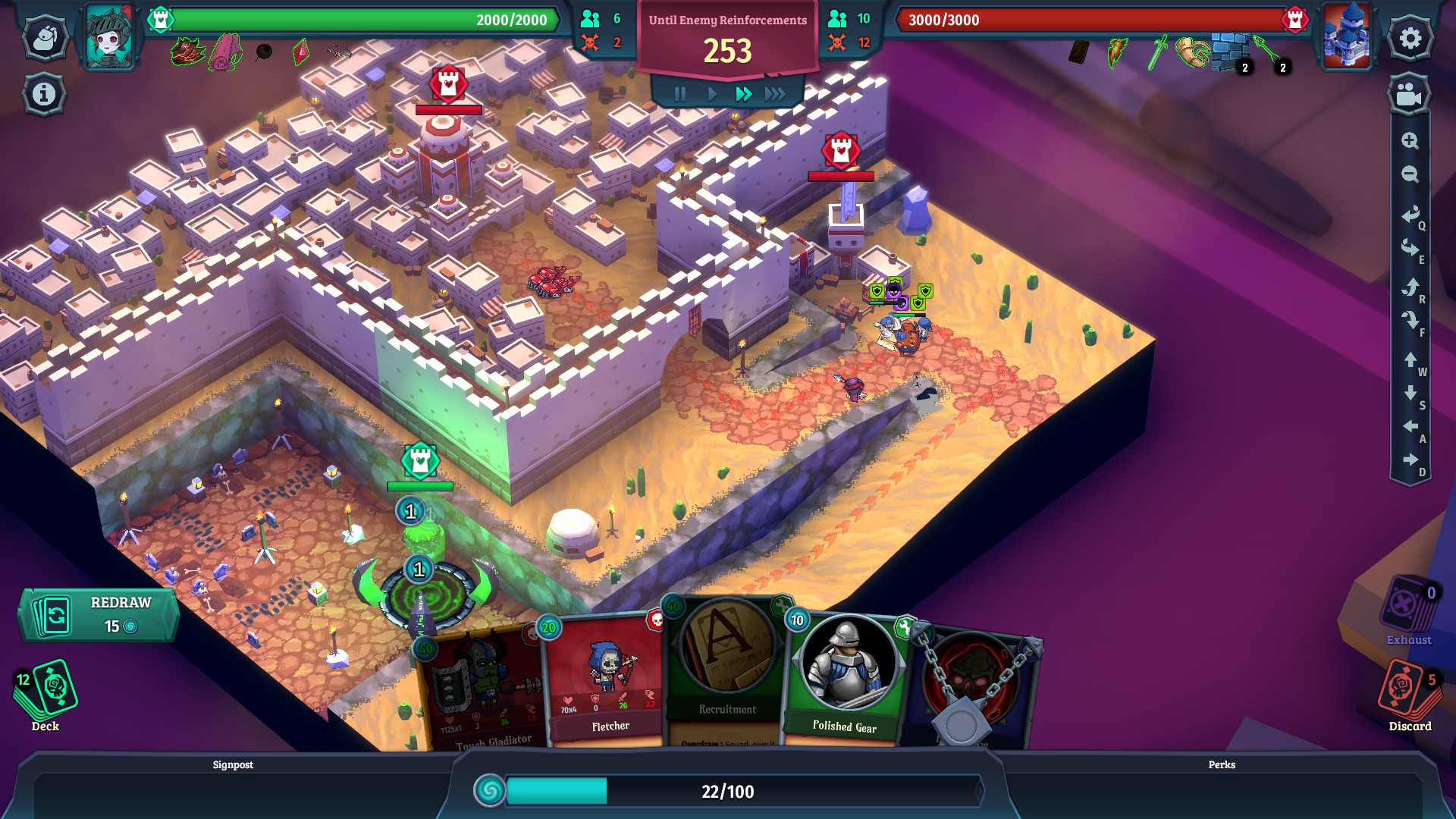Toggle the camera mode button

tap(1409, 95)
